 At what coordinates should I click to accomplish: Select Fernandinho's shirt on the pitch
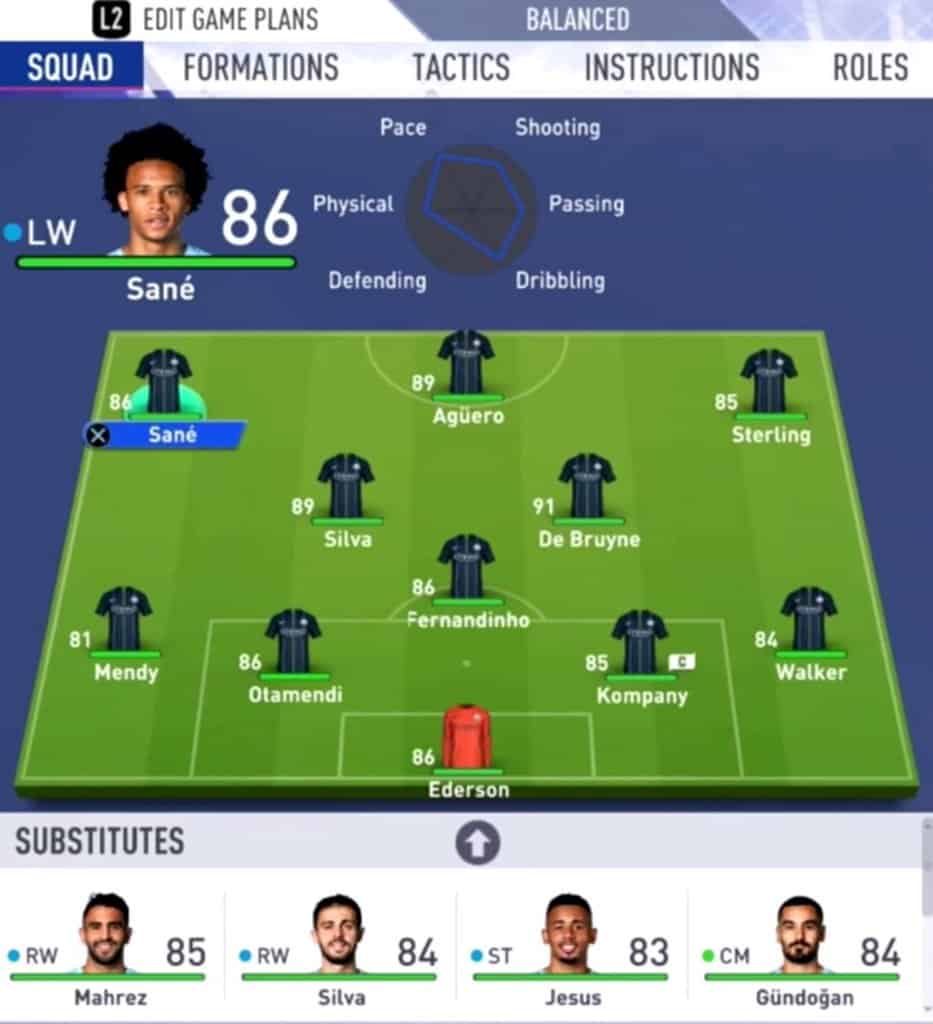pos(466,568)
